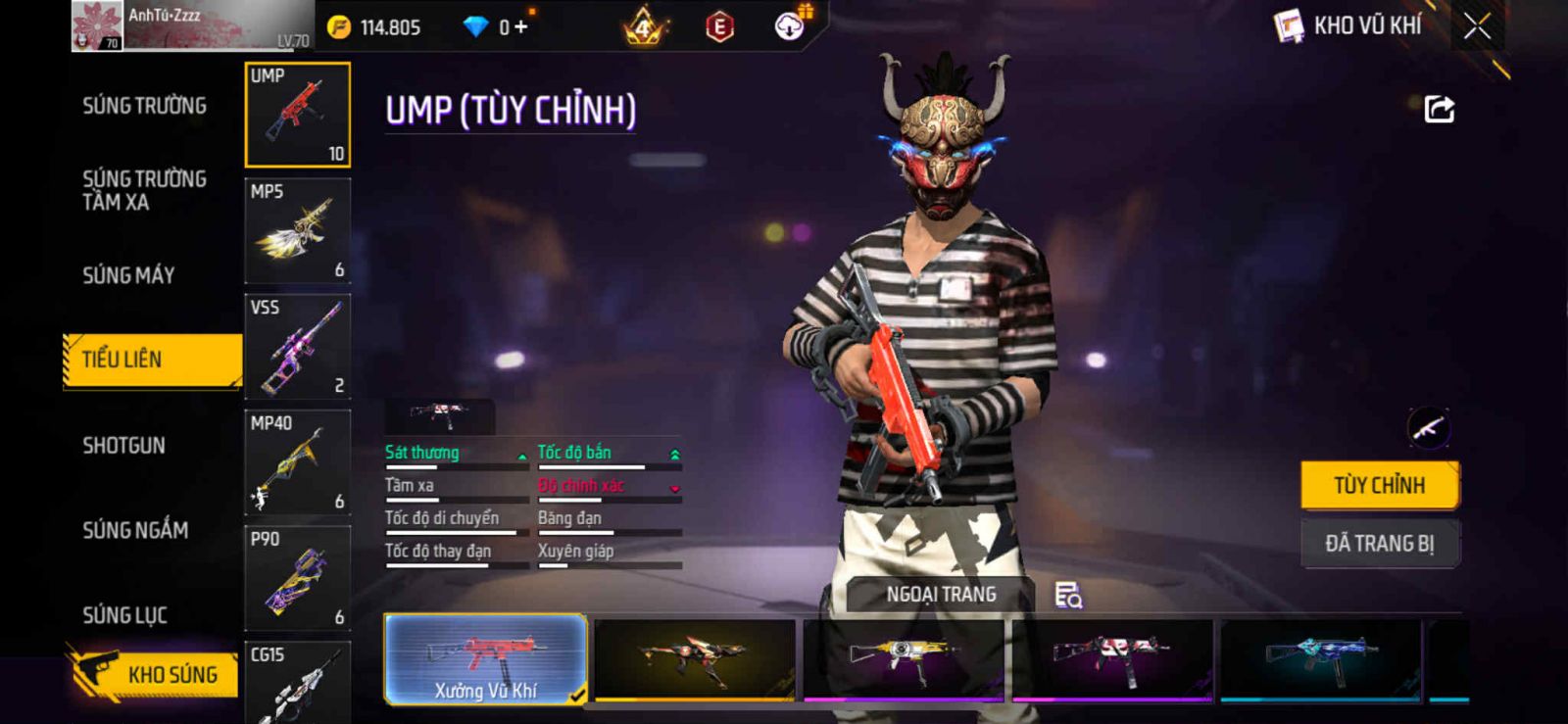The image size is (1568, 724).
Task: Select the Xưởng Vũ Khí skin
Action: [486, 659]
